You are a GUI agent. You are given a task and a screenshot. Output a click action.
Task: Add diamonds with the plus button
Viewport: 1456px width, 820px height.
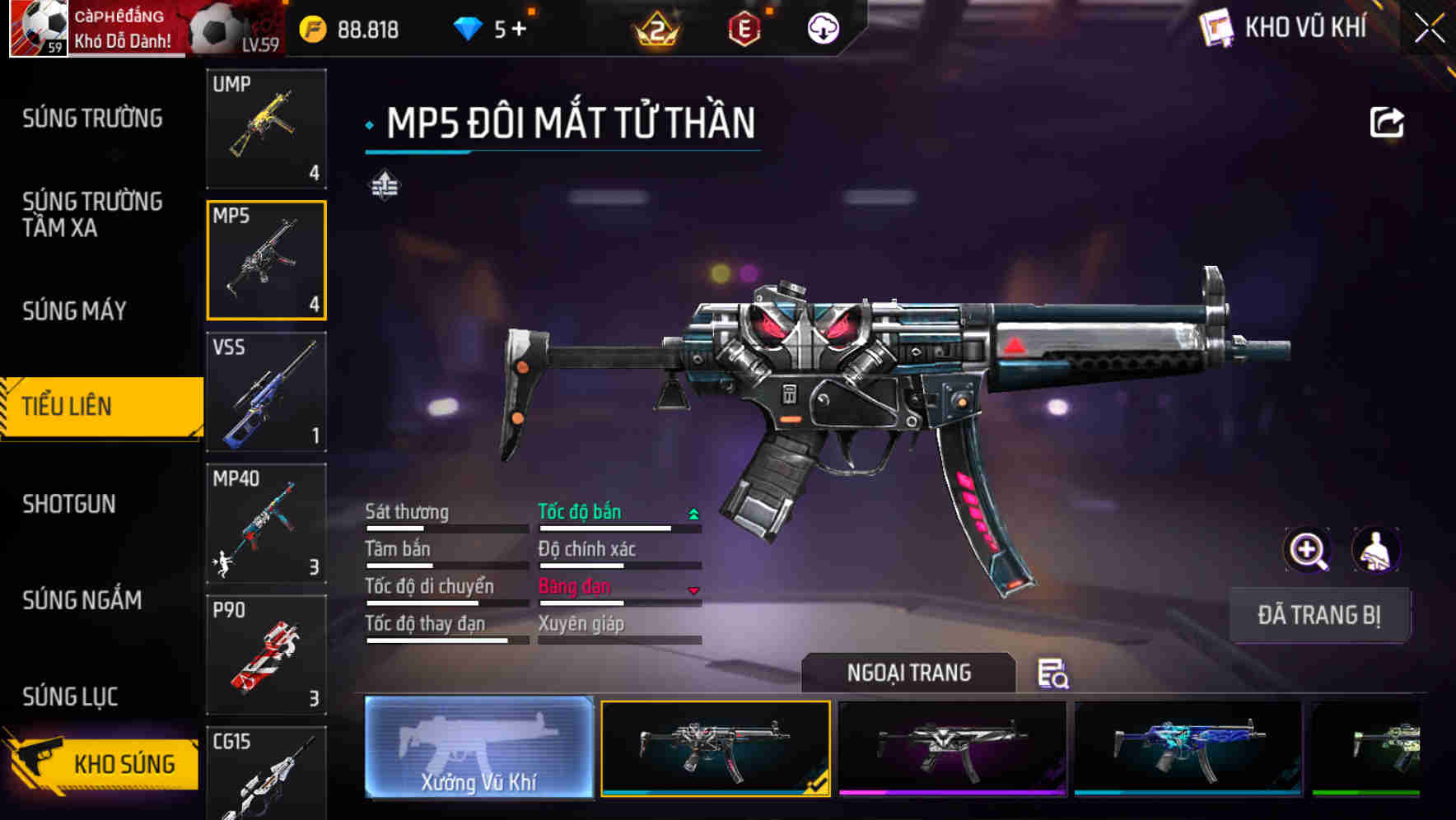(x=519, y=30)
